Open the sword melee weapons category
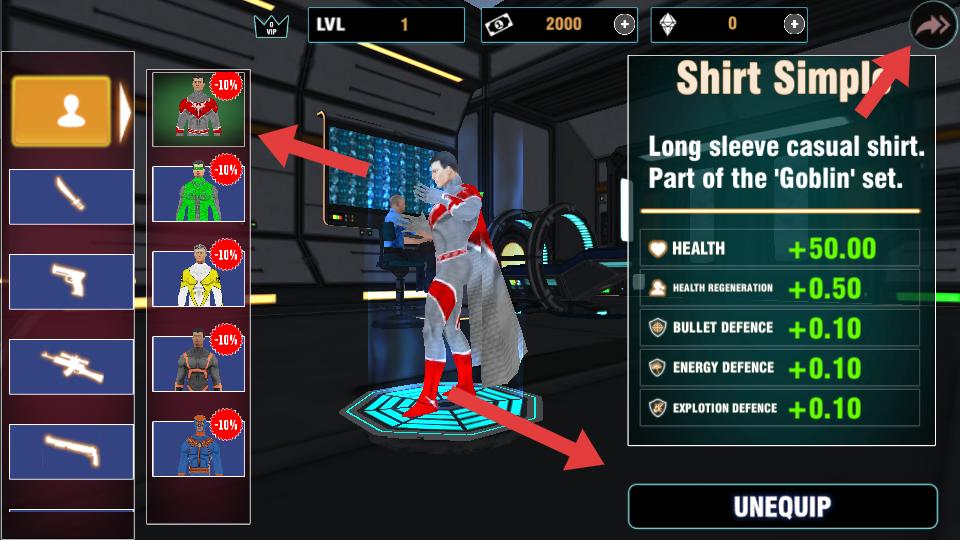Screen dimensions: 960x540 pyautogui.click(x=71, y=197)
